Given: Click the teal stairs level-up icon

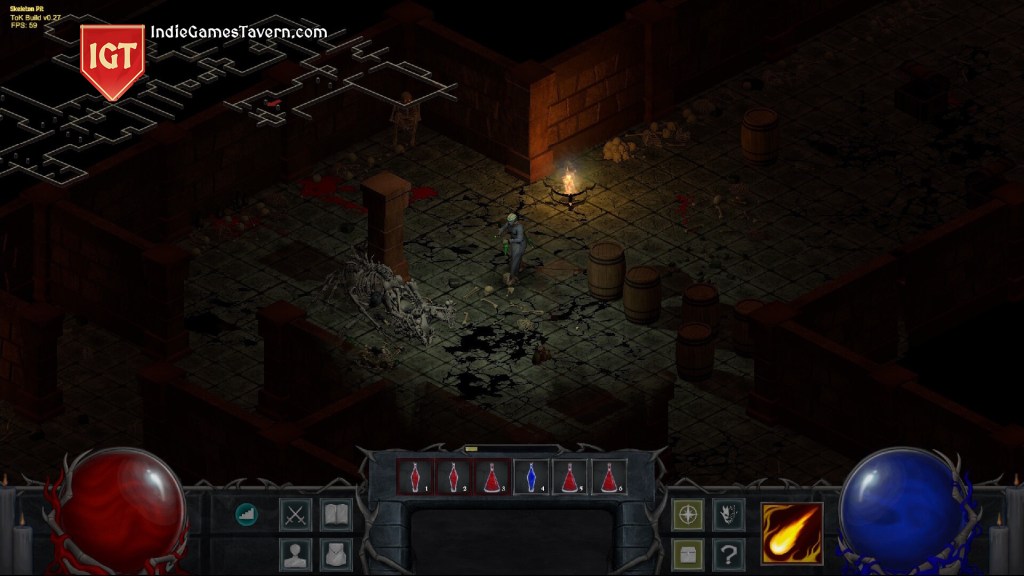Looking at the screenshot, I should (x=246, y=514).
